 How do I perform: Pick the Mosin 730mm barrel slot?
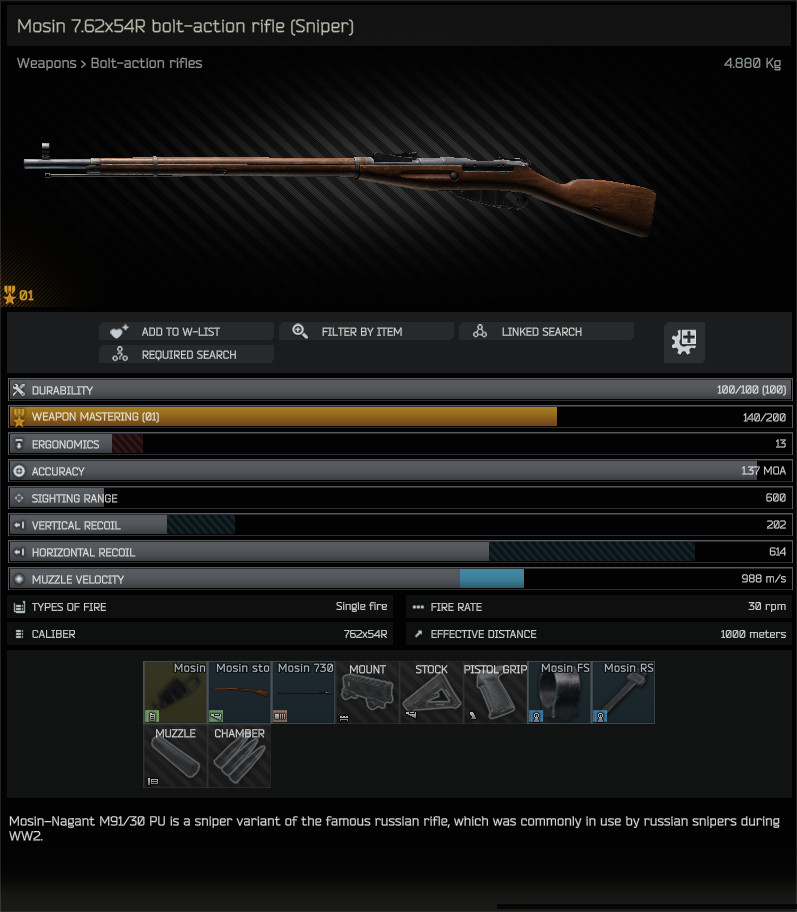(x=303, y=692)
